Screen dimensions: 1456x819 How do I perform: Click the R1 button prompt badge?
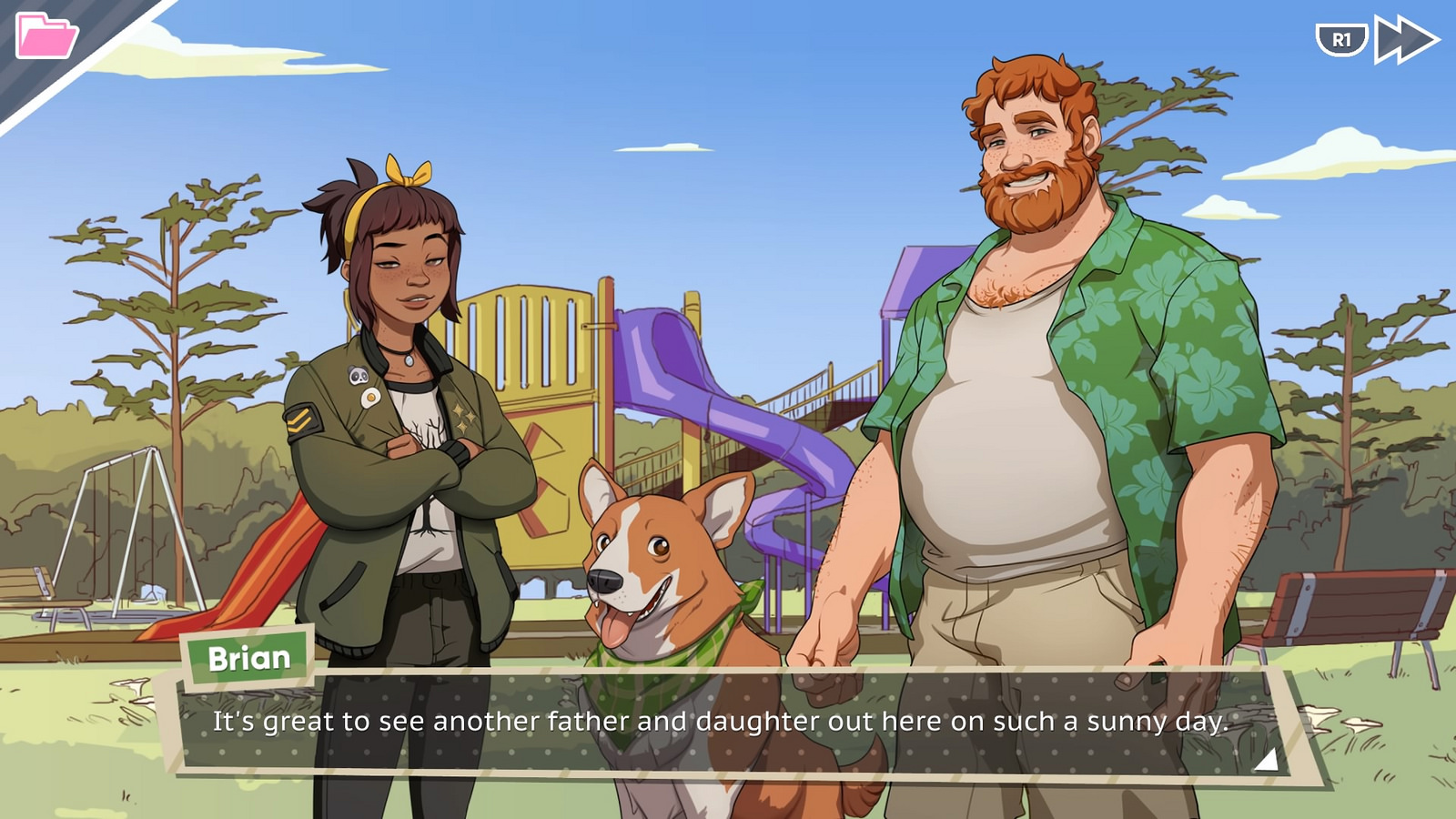tap(1341, 38)
